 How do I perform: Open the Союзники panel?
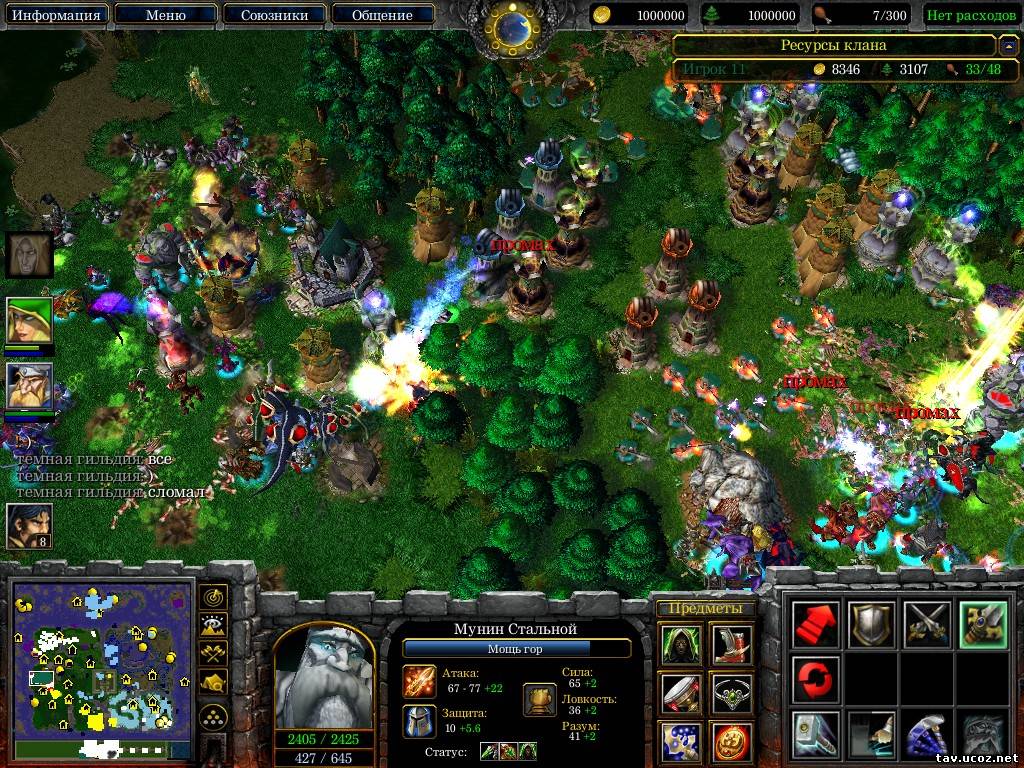(x=273, y=15)
